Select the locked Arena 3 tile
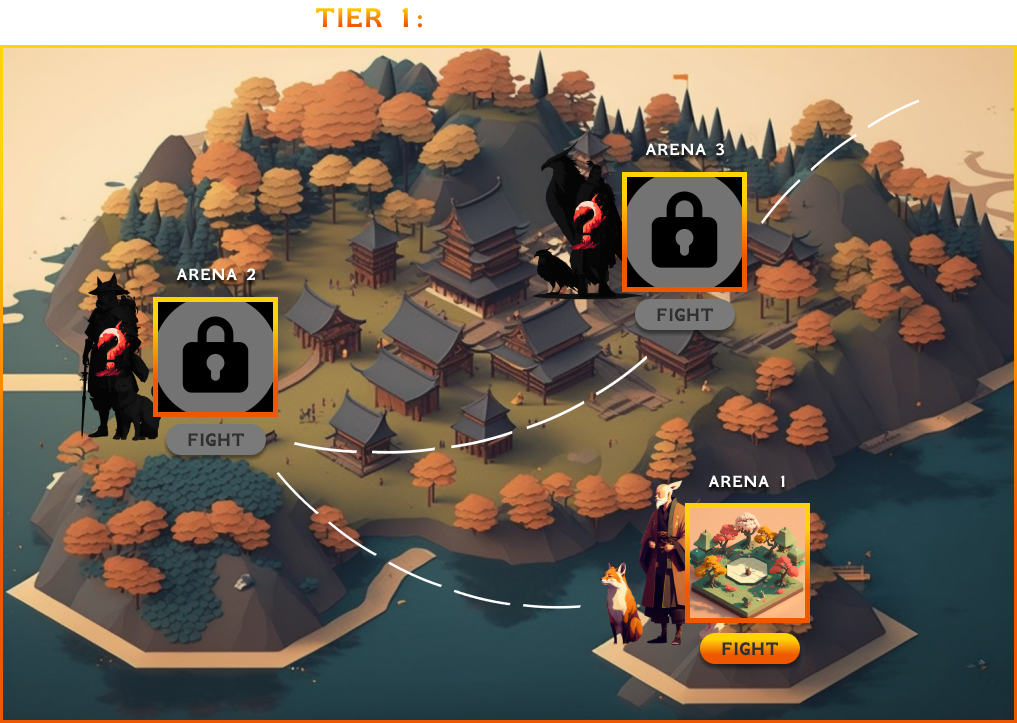 pyautogui.click(x=684, y=232)
